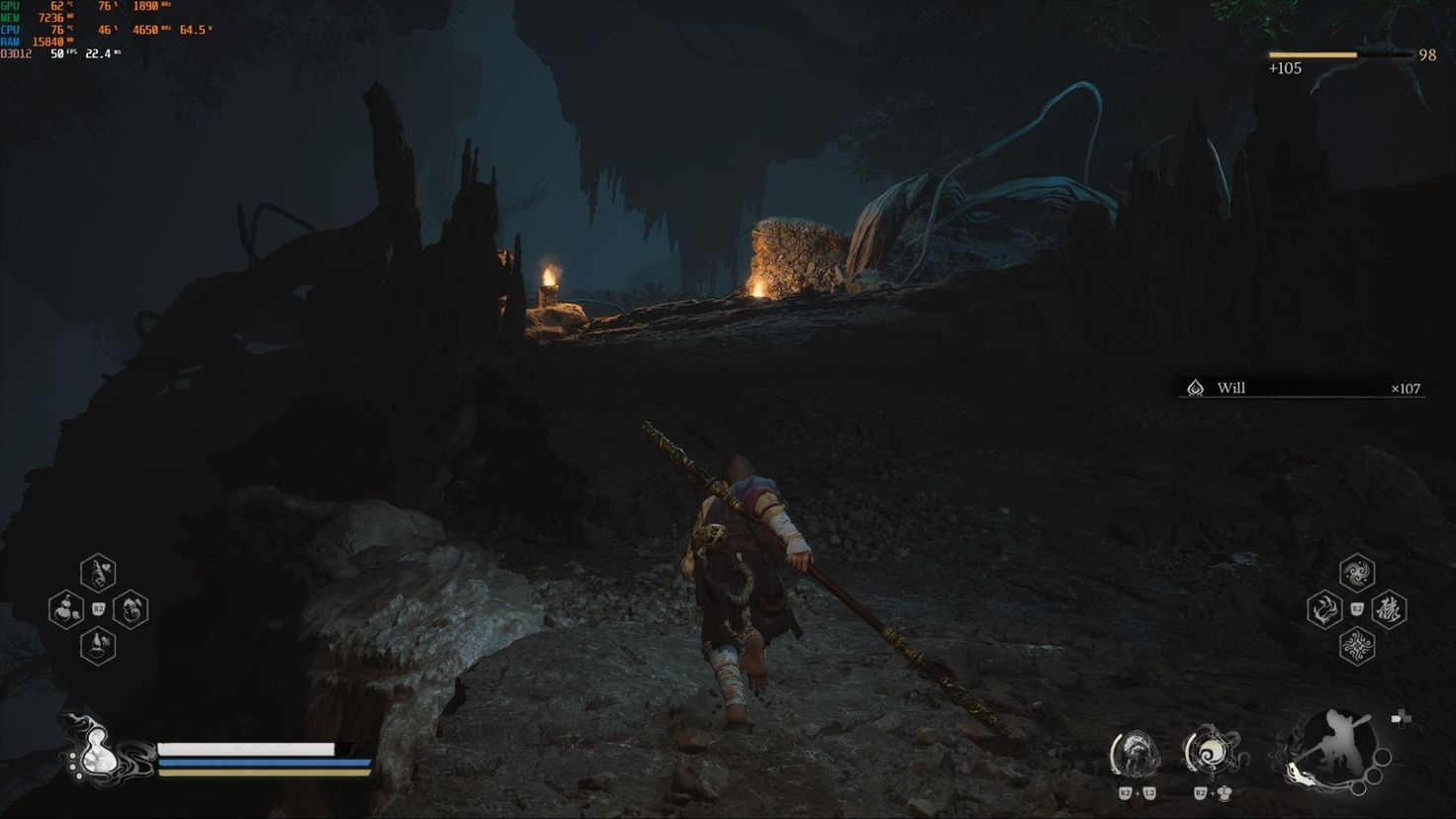Click the incense bottle icon below left wheel
The width and height of the screenshot is (1456, 819).
pos(96,646)
